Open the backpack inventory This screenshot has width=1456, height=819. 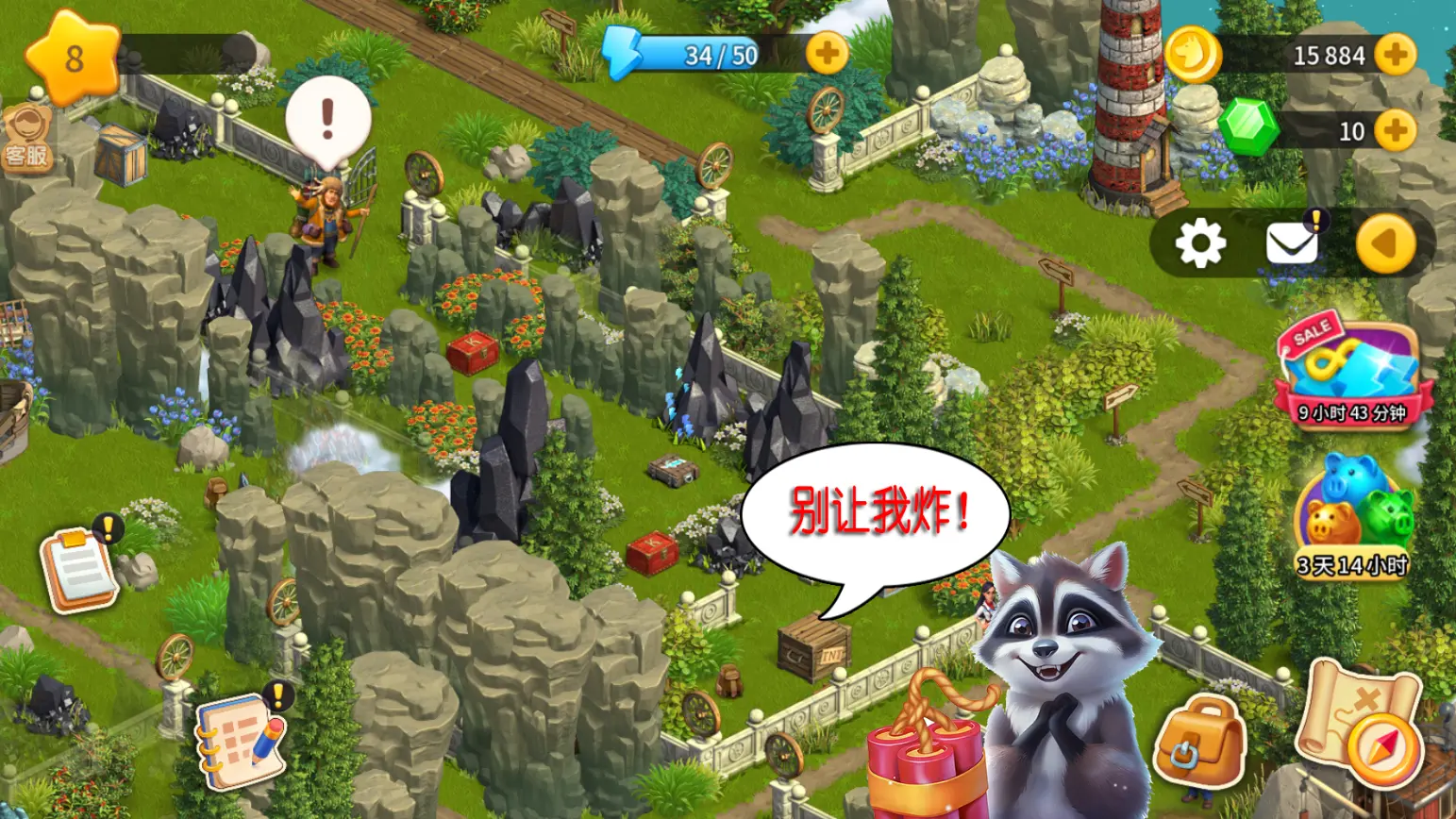tap(1200, 741)
